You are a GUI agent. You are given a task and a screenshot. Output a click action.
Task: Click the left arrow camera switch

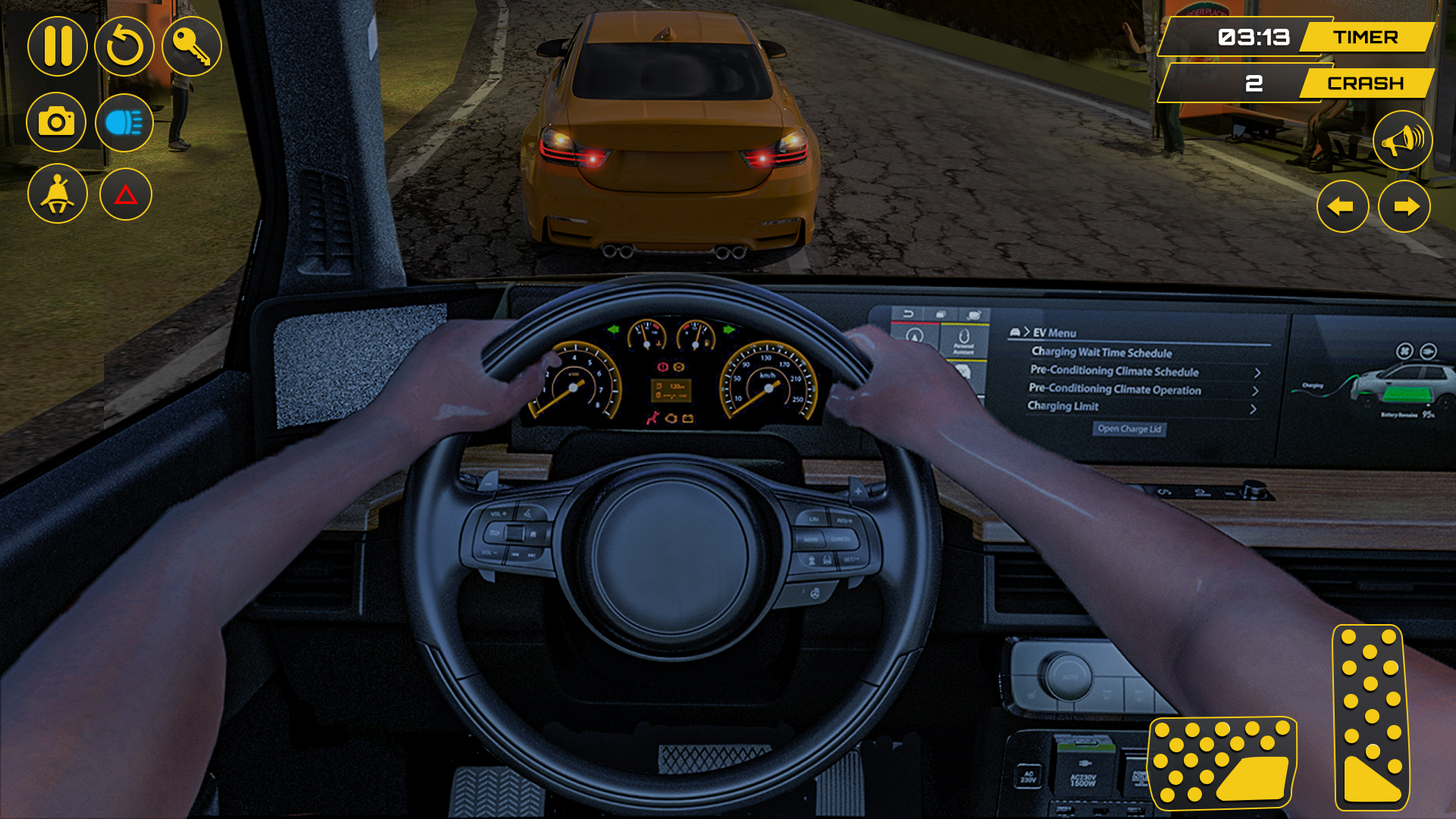click(x=1343, y=206)
